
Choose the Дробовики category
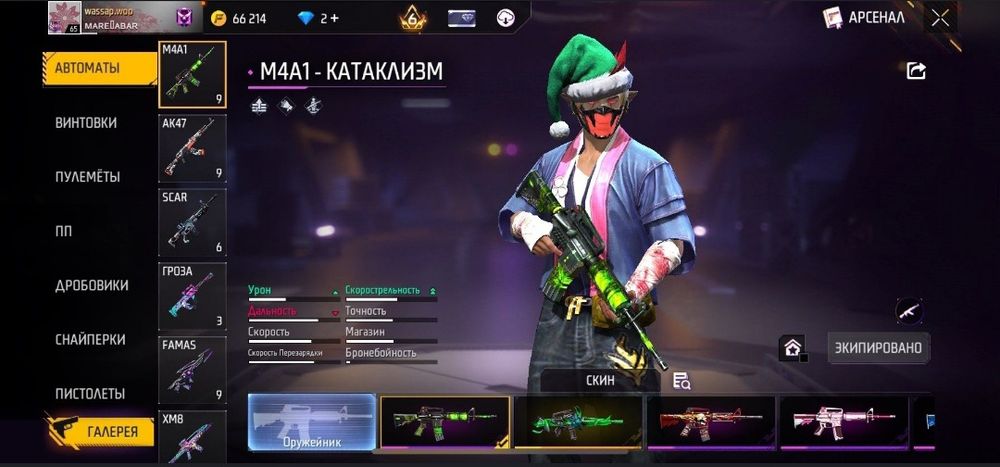[92, 285]
